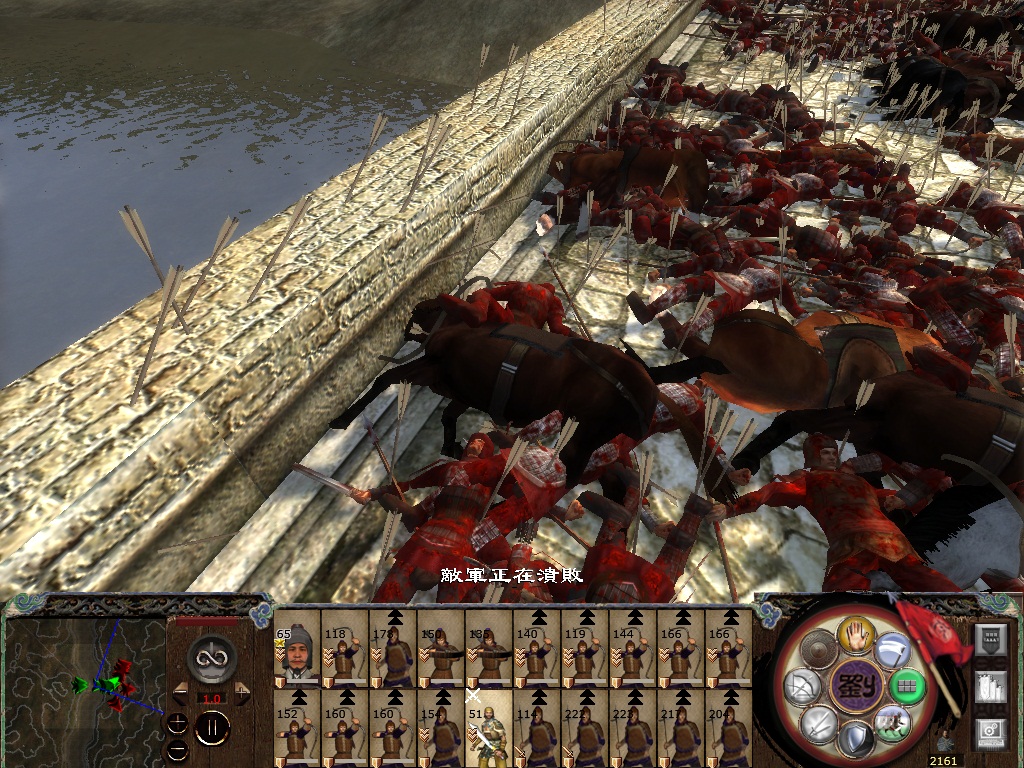
Task: Click the green group formation button
Action: (x=906, y=687)
